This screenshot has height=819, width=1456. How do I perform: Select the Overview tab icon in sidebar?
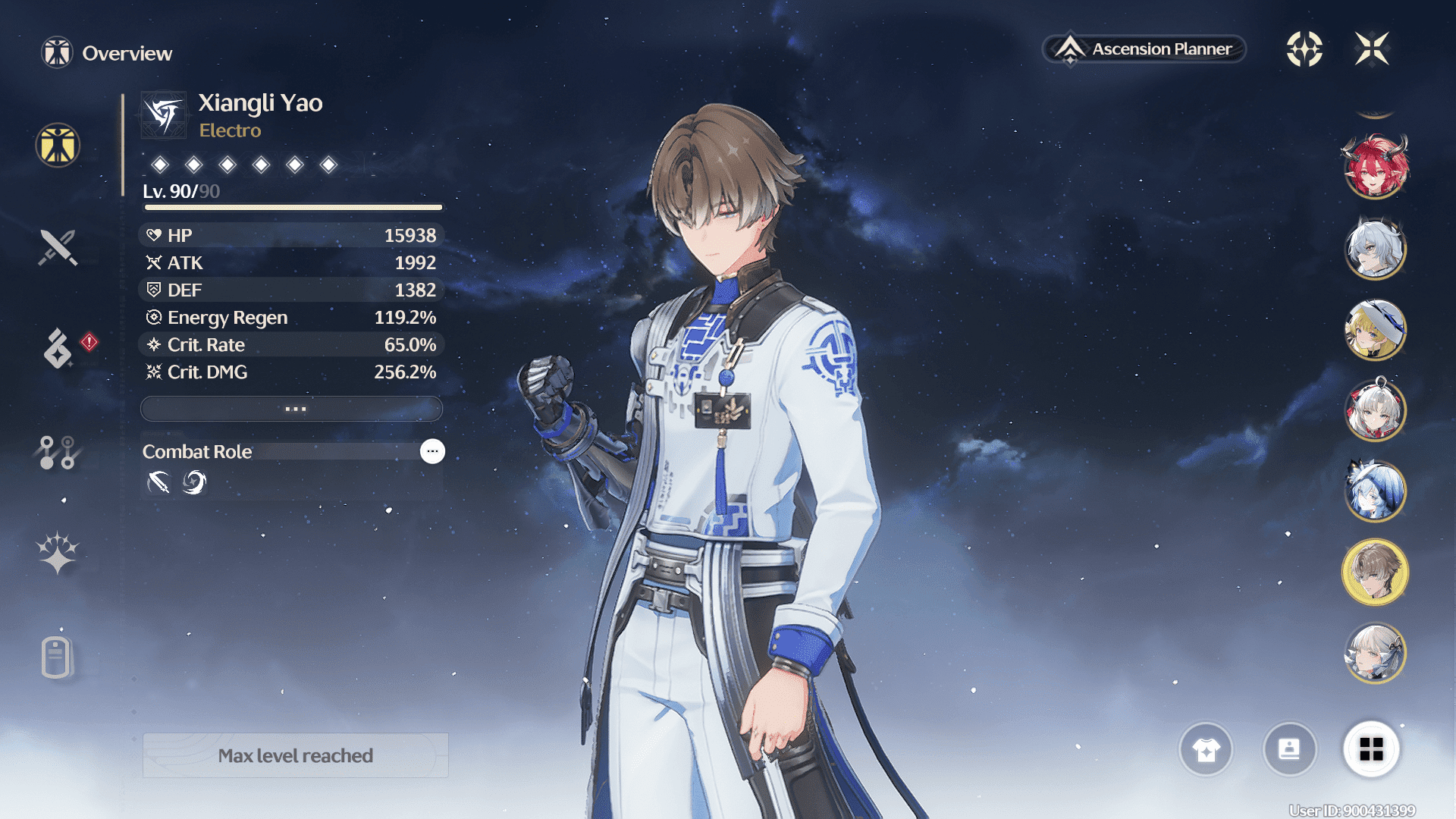(x=58, y=146)
